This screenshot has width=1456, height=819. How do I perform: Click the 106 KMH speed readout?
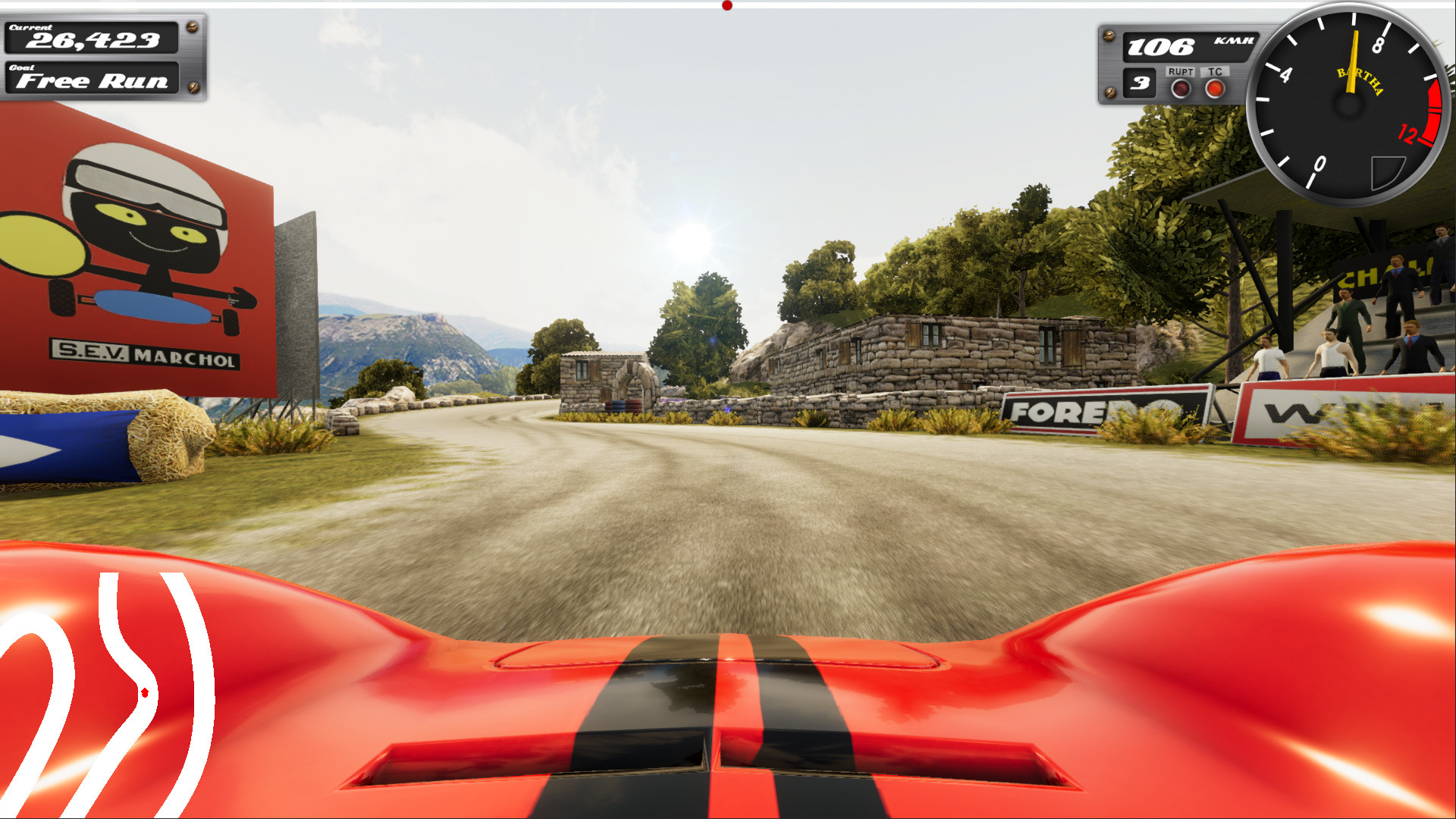pyautogui.click(x=1172, y=47)
